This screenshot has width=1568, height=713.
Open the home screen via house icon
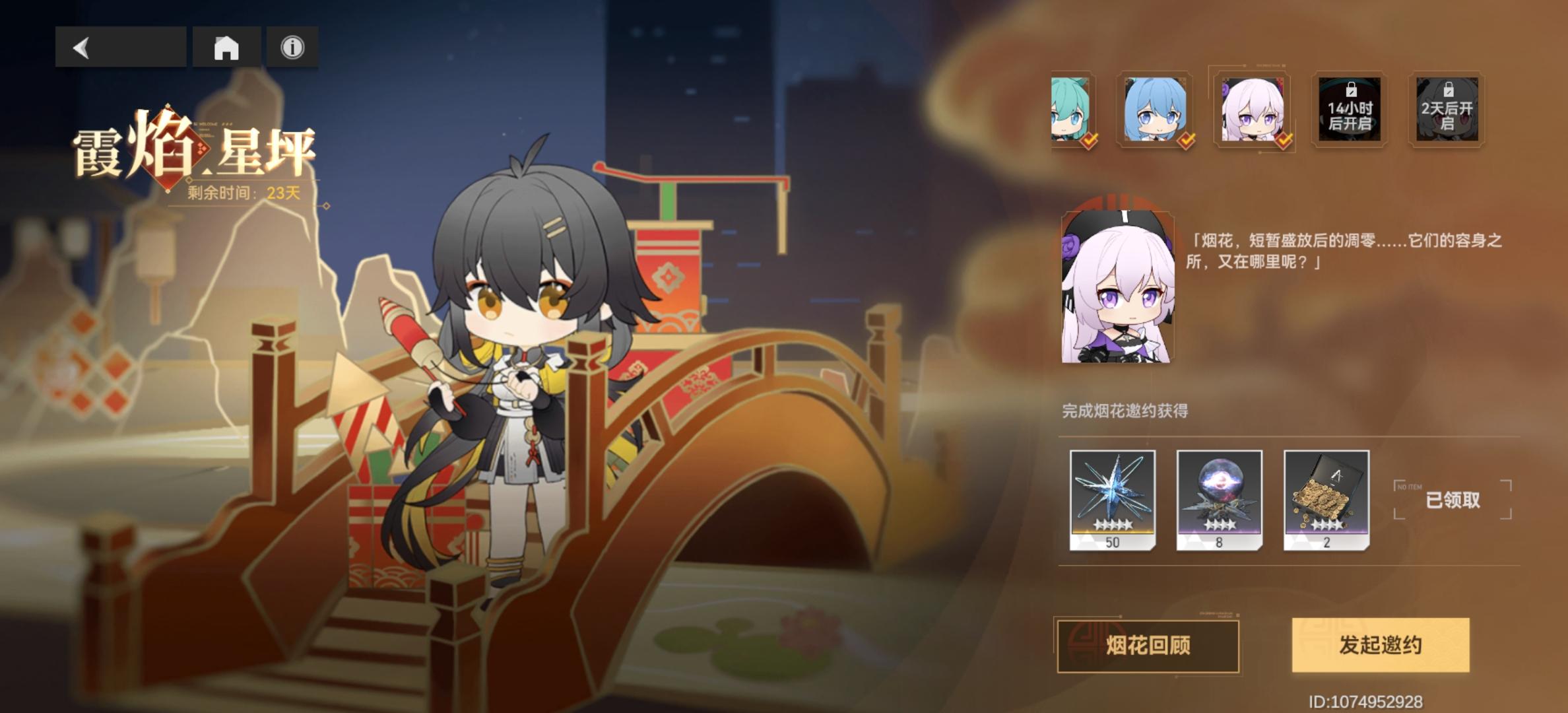[226, 47]
